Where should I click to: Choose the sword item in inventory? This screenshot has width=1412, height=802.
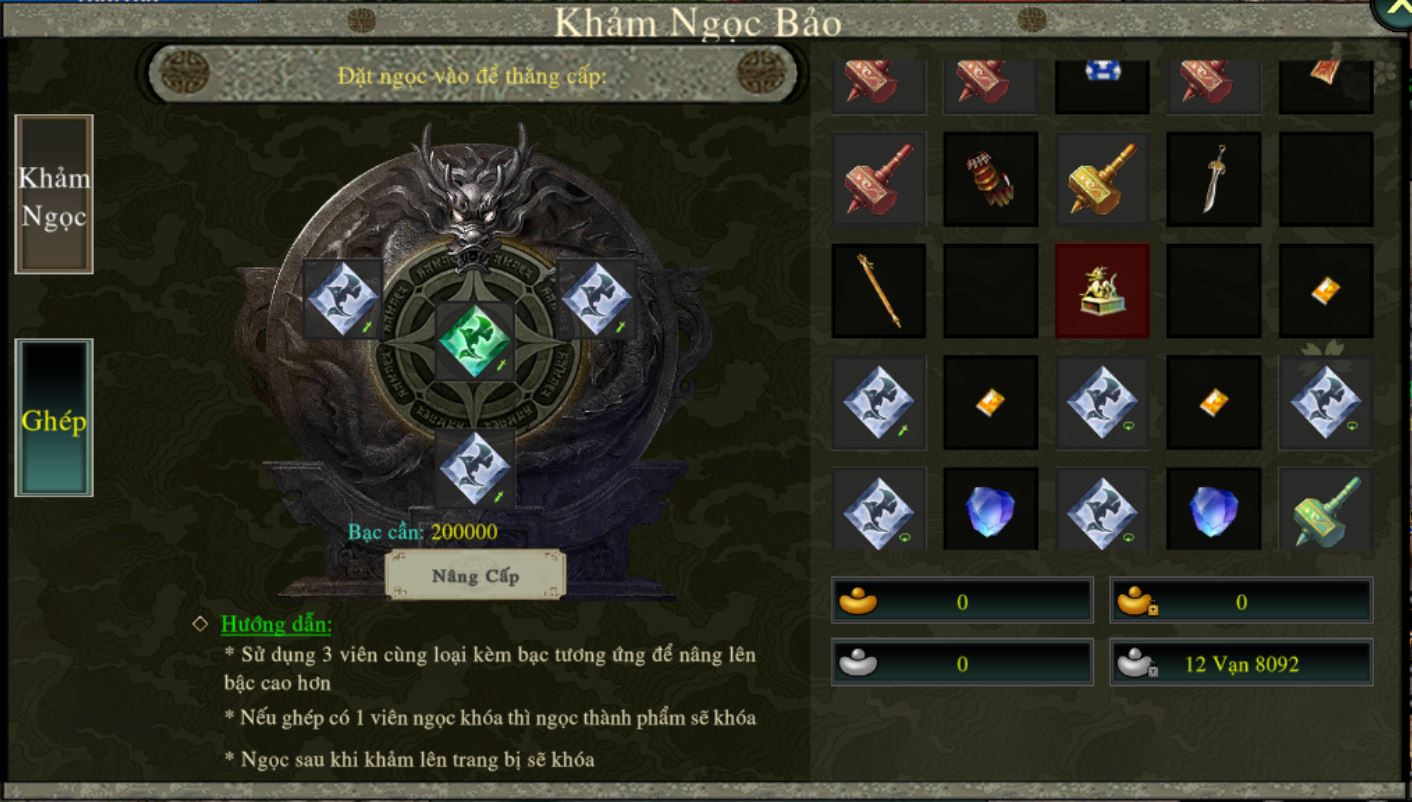pos(1214,179)
